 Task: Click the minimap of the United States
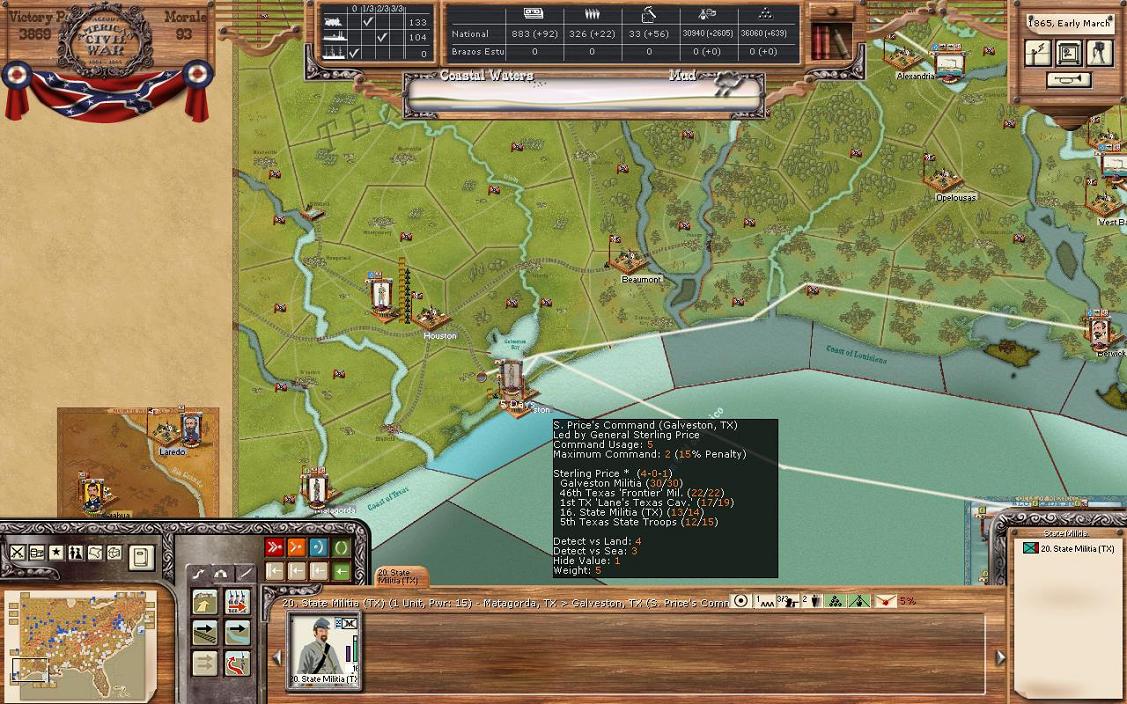(x=80, y=640)
